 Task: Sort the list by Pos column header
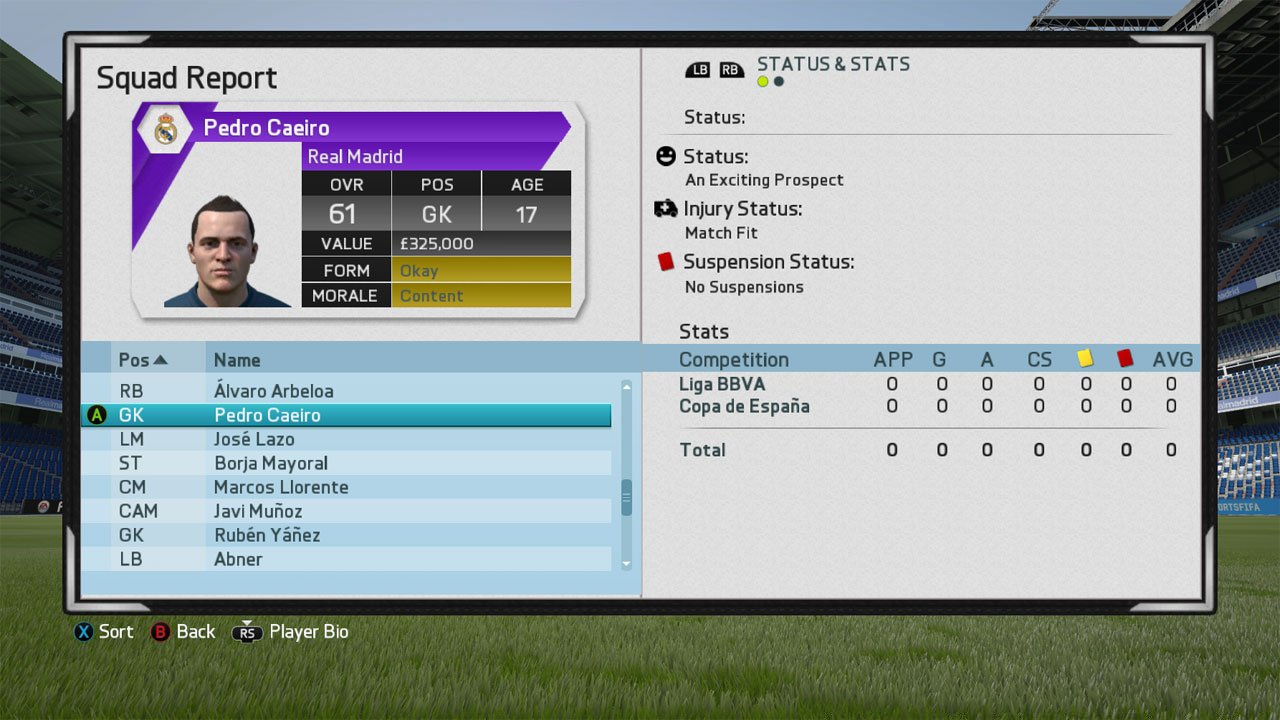click(x=143, y=360)
